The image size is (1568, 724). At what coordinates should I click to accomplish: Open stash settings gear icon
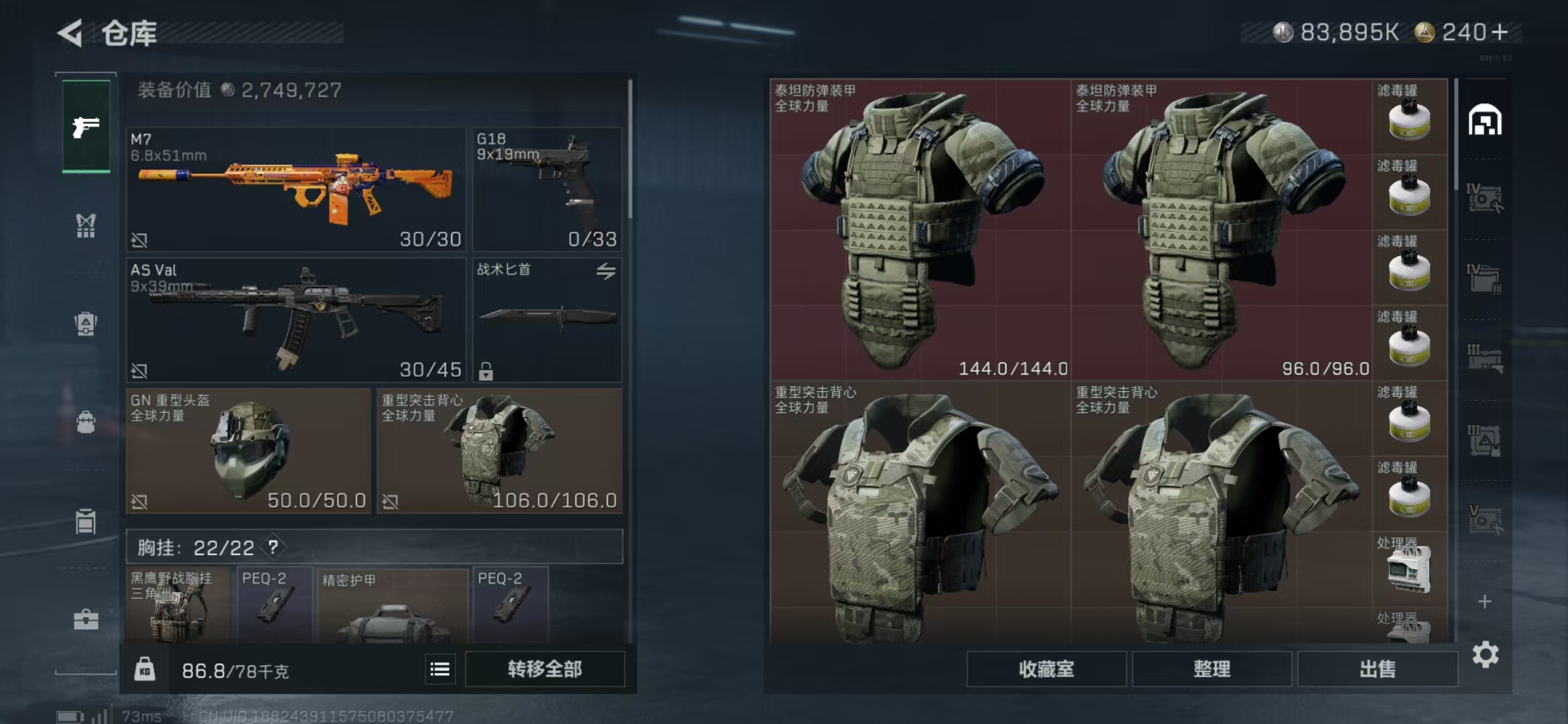tap(1485, 654)
